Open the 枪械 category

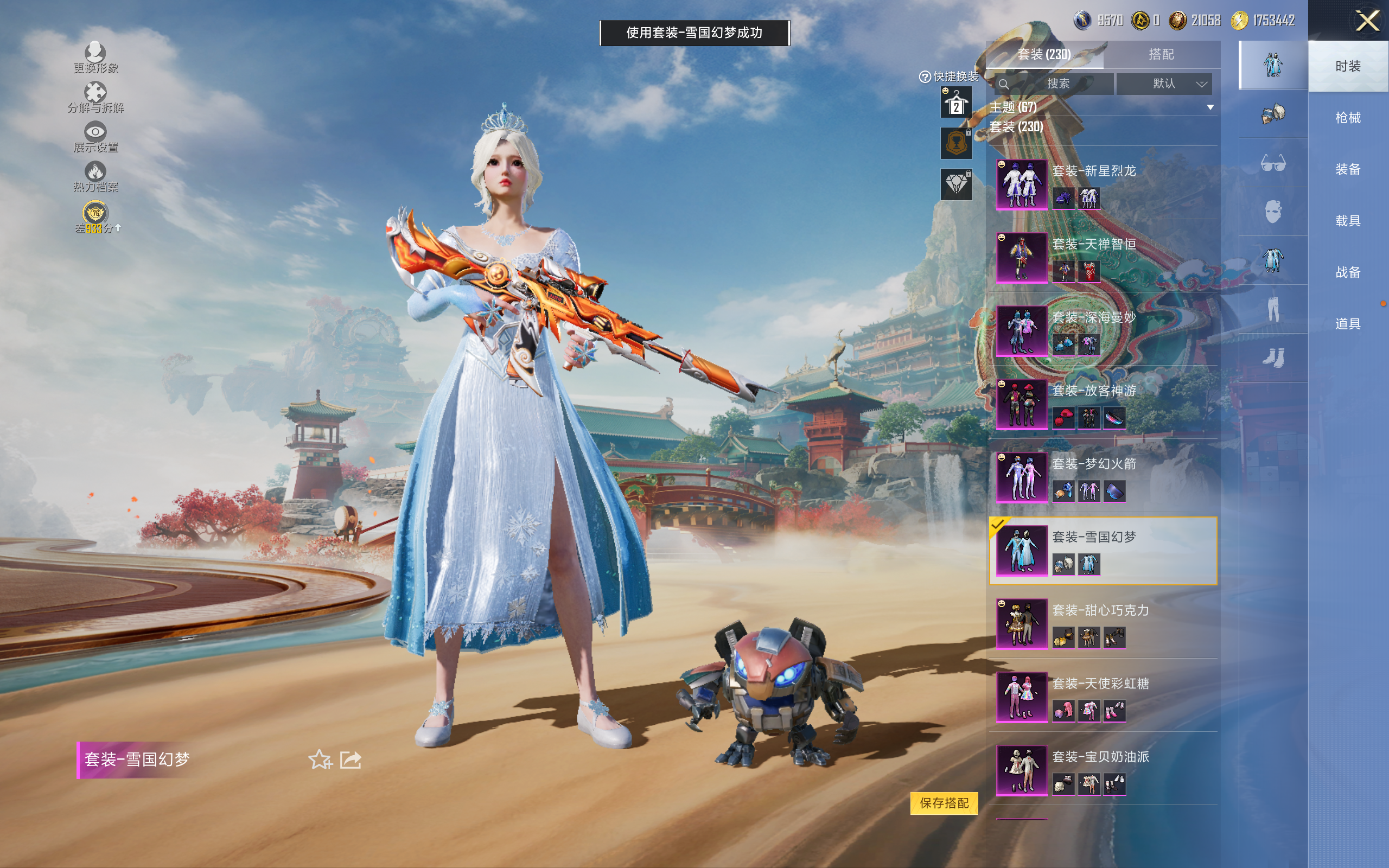point(1347,118)
